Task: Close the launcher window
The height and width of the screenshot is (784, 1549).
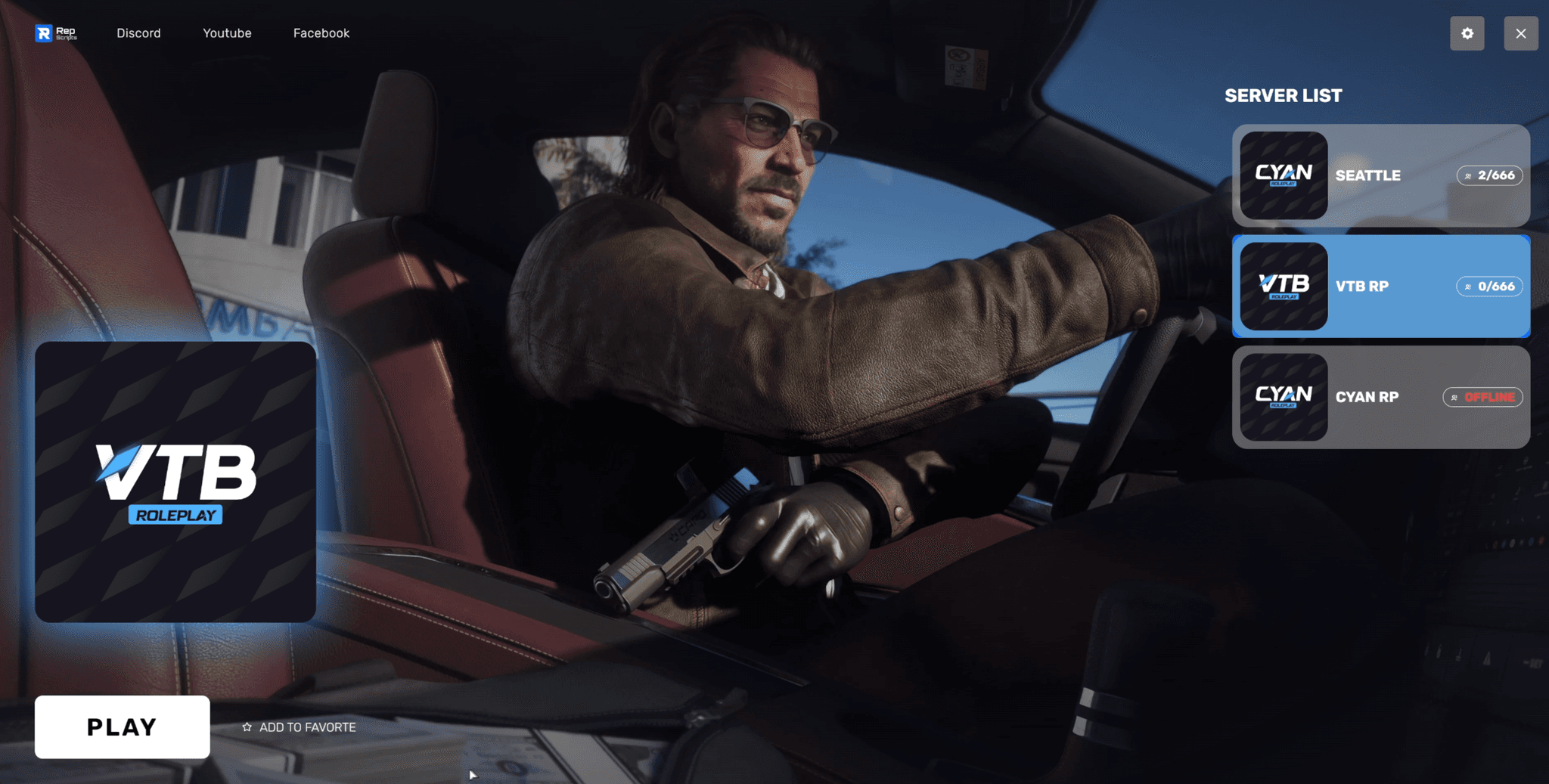Action: [x=1520, y=33]
